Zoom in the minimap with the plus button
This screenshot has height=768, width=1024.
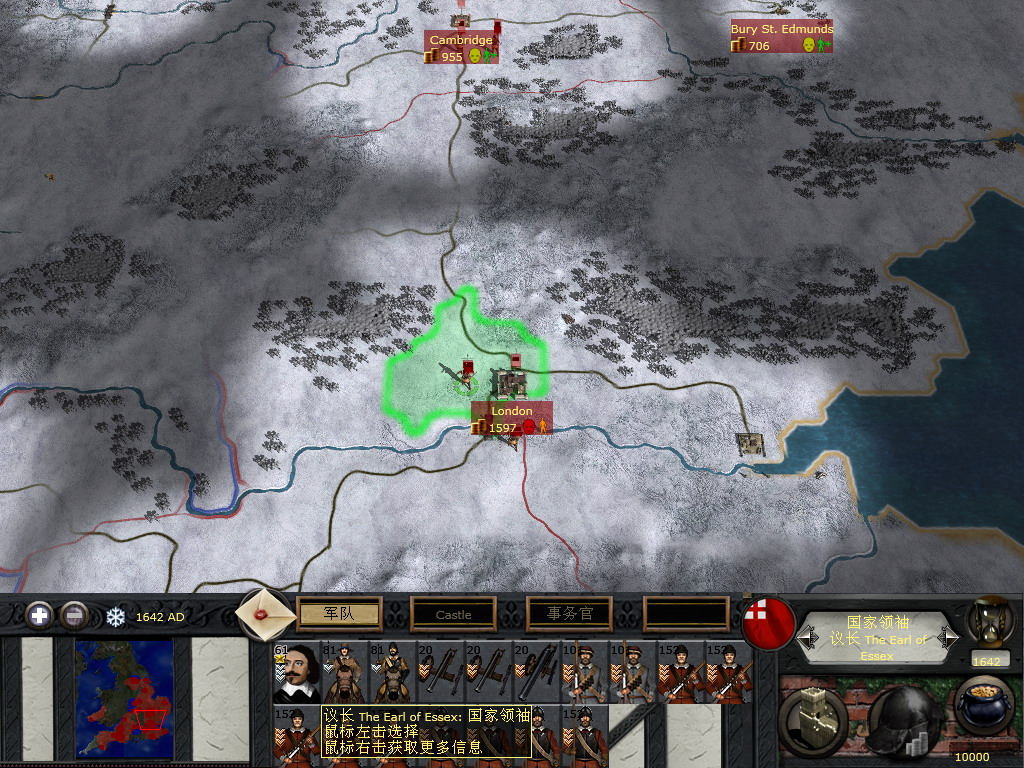click(x=40, y=615)
